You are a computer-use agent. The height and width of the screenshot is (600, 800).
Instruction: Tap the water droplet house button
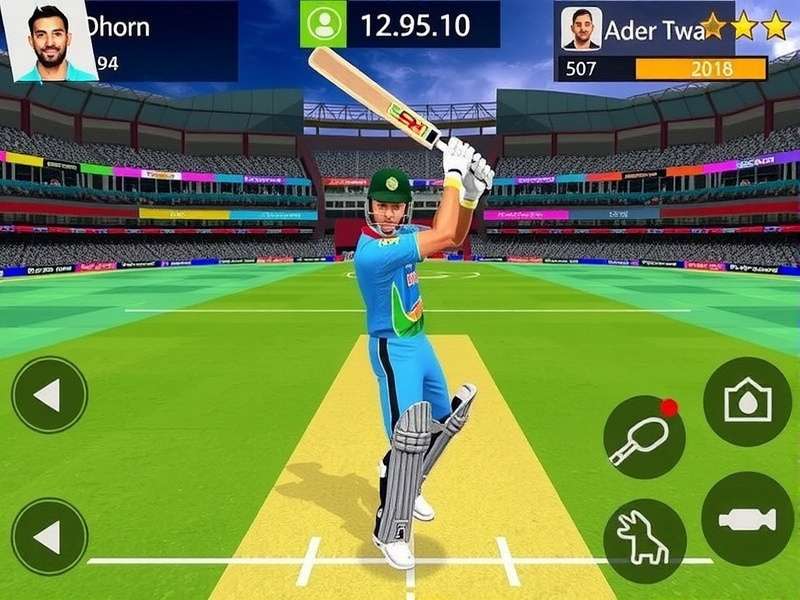pyautogui.click(x=747, y=402)
